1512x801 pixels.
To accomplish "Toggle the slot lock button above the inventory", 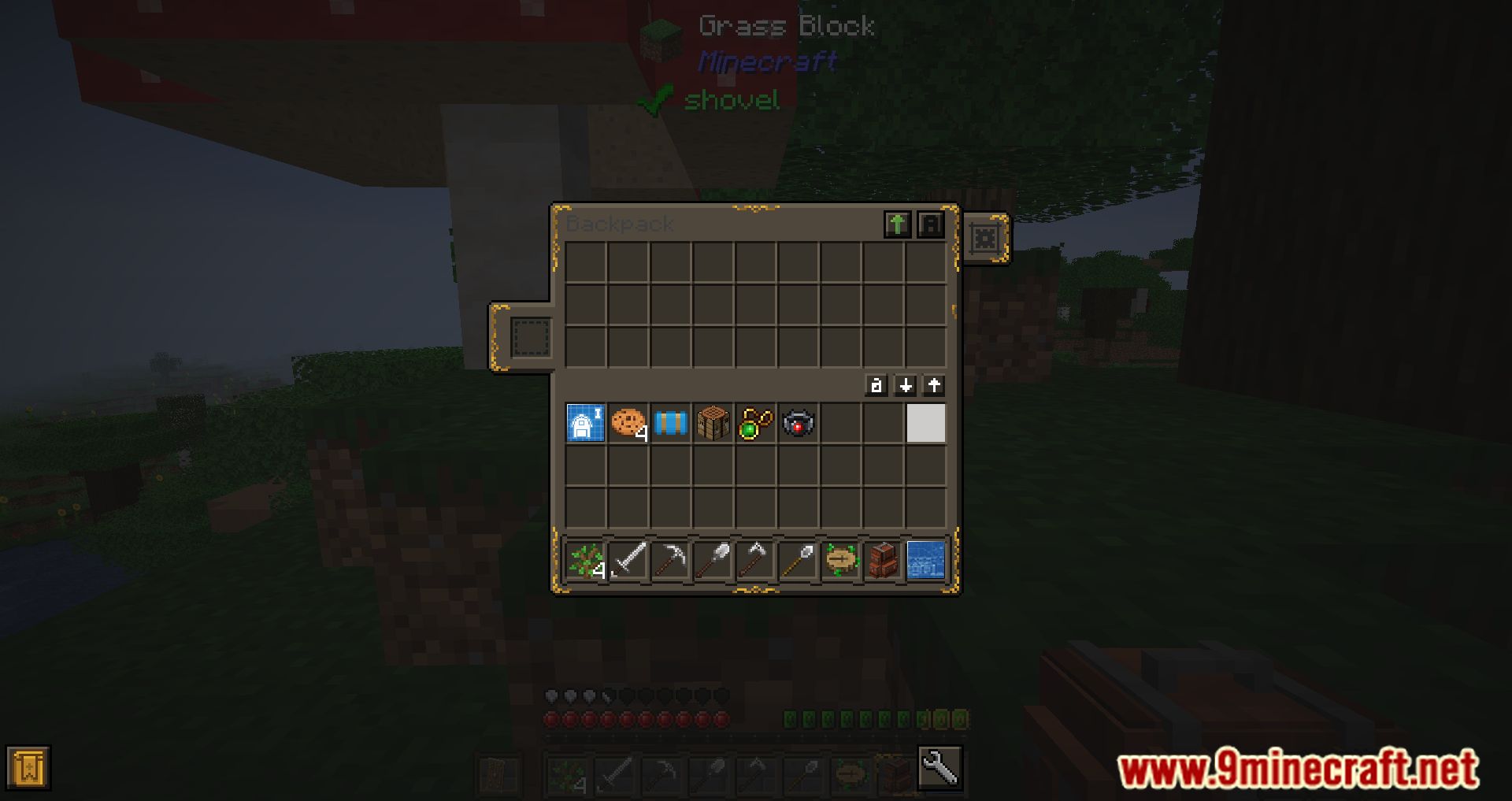I will [x=876, y=386].
